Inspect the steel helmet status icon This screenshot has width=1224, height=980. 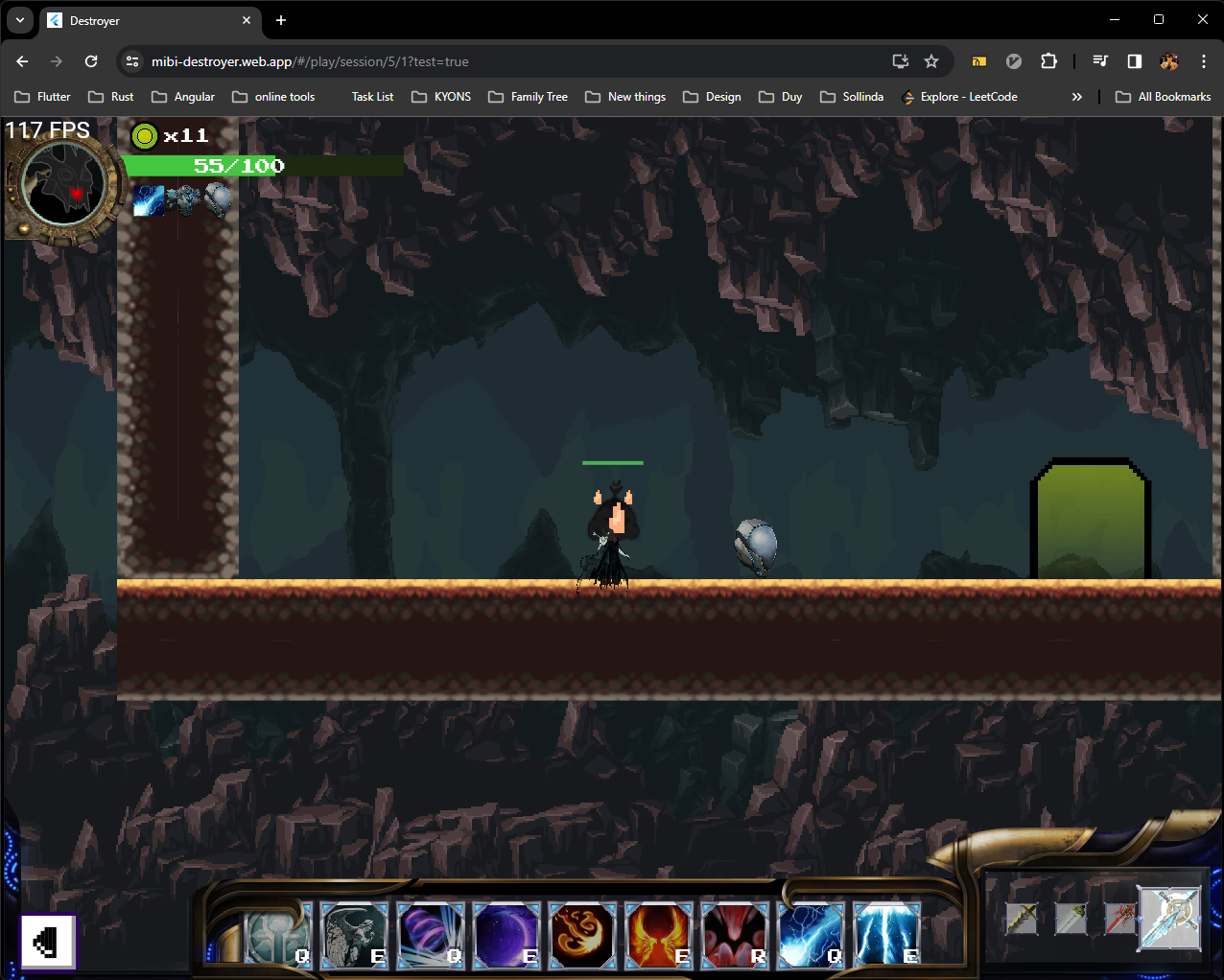tap(218, 199)
